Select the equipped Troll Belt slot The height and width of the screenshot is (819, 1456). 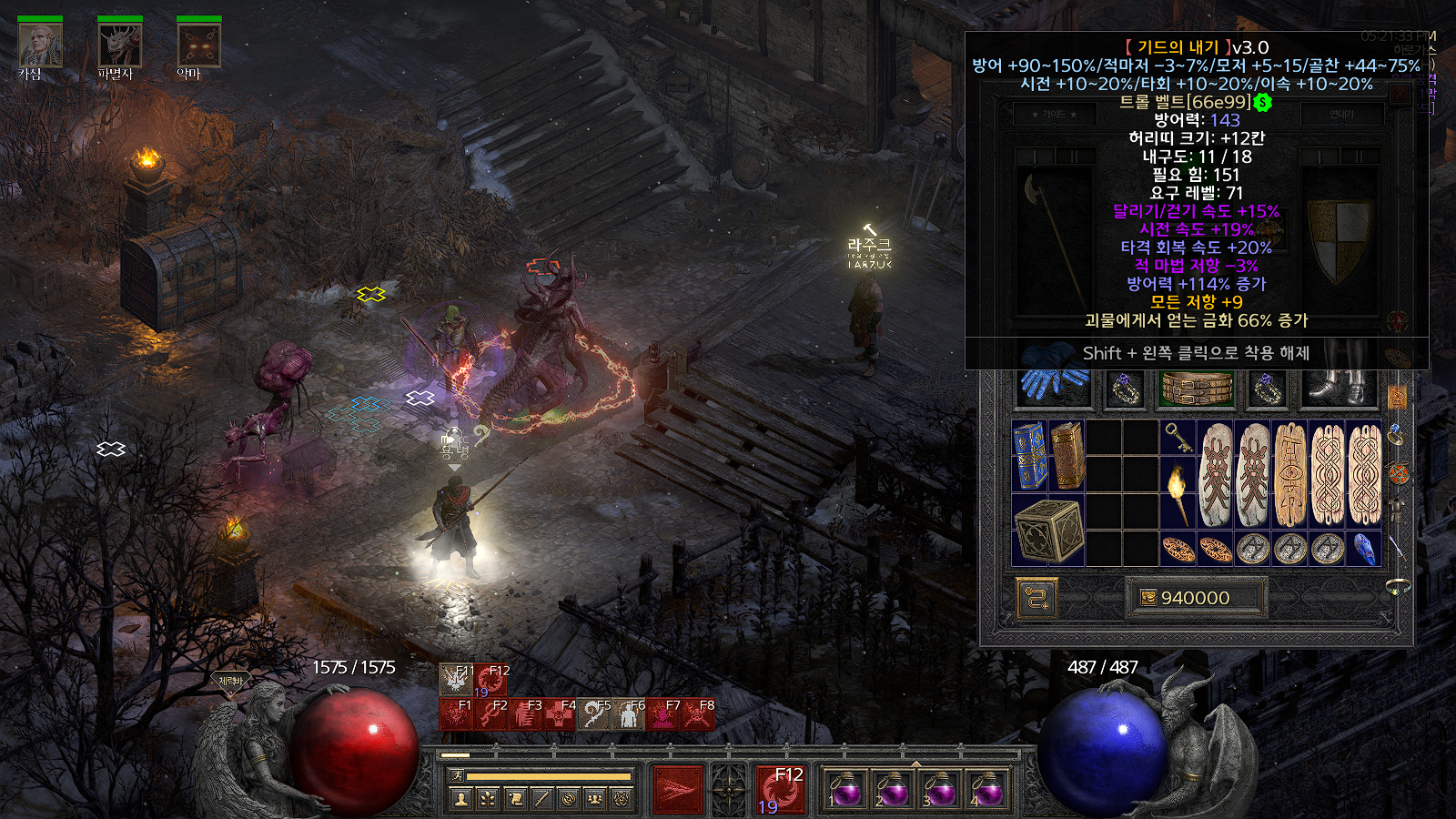[x=1197, y=389]
